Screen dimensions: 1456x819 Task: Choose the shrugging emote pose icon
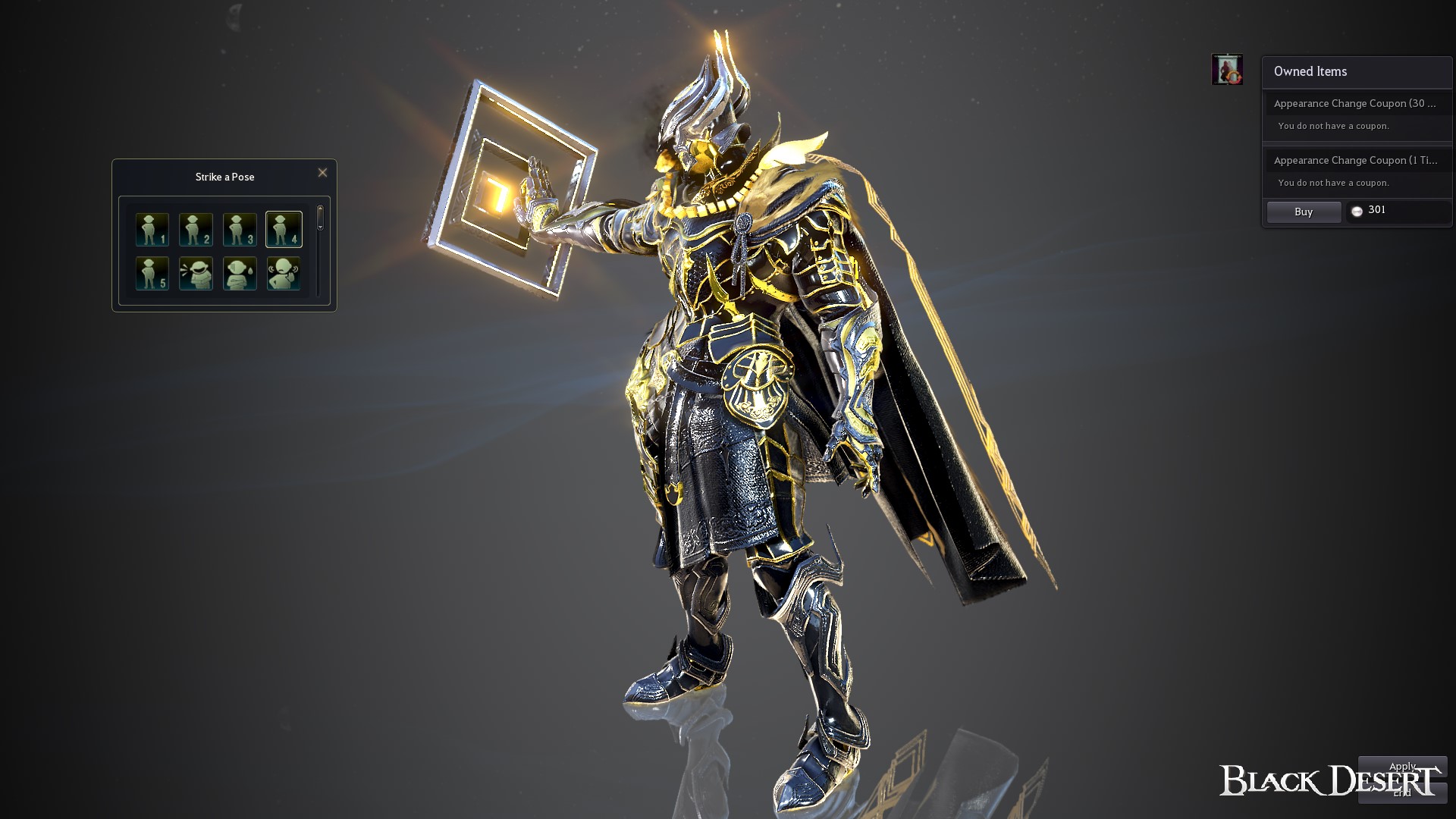click(x=284, y=273)
